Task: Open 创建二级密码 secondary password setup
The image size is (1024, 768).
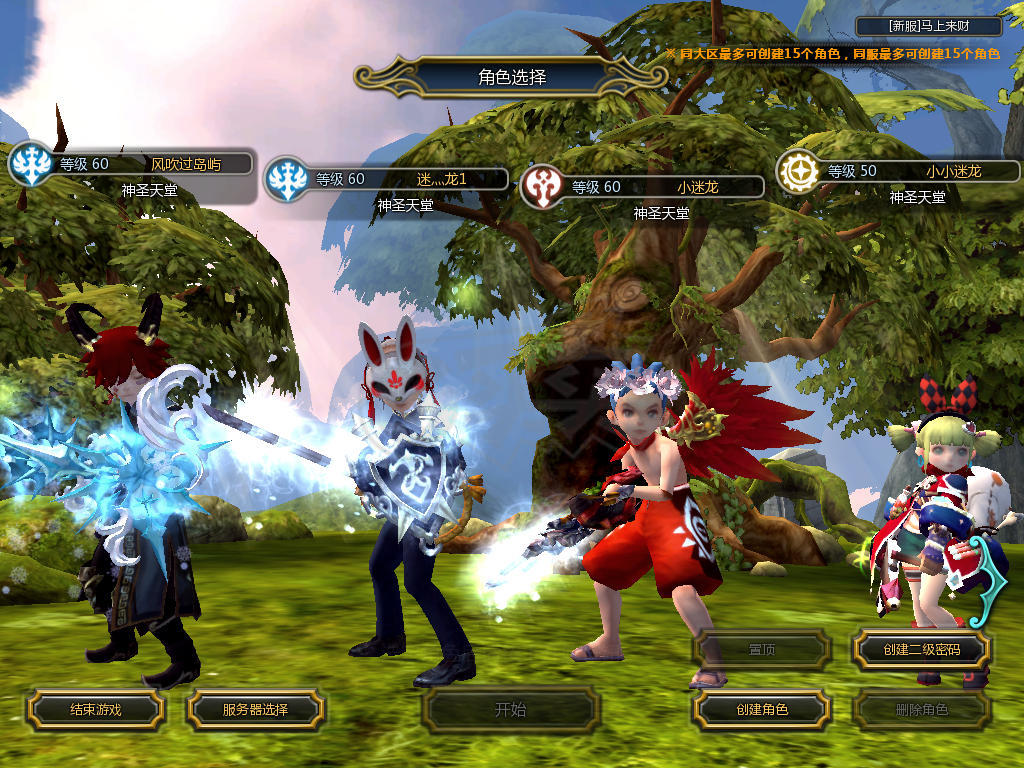Action: click(921, 649)
